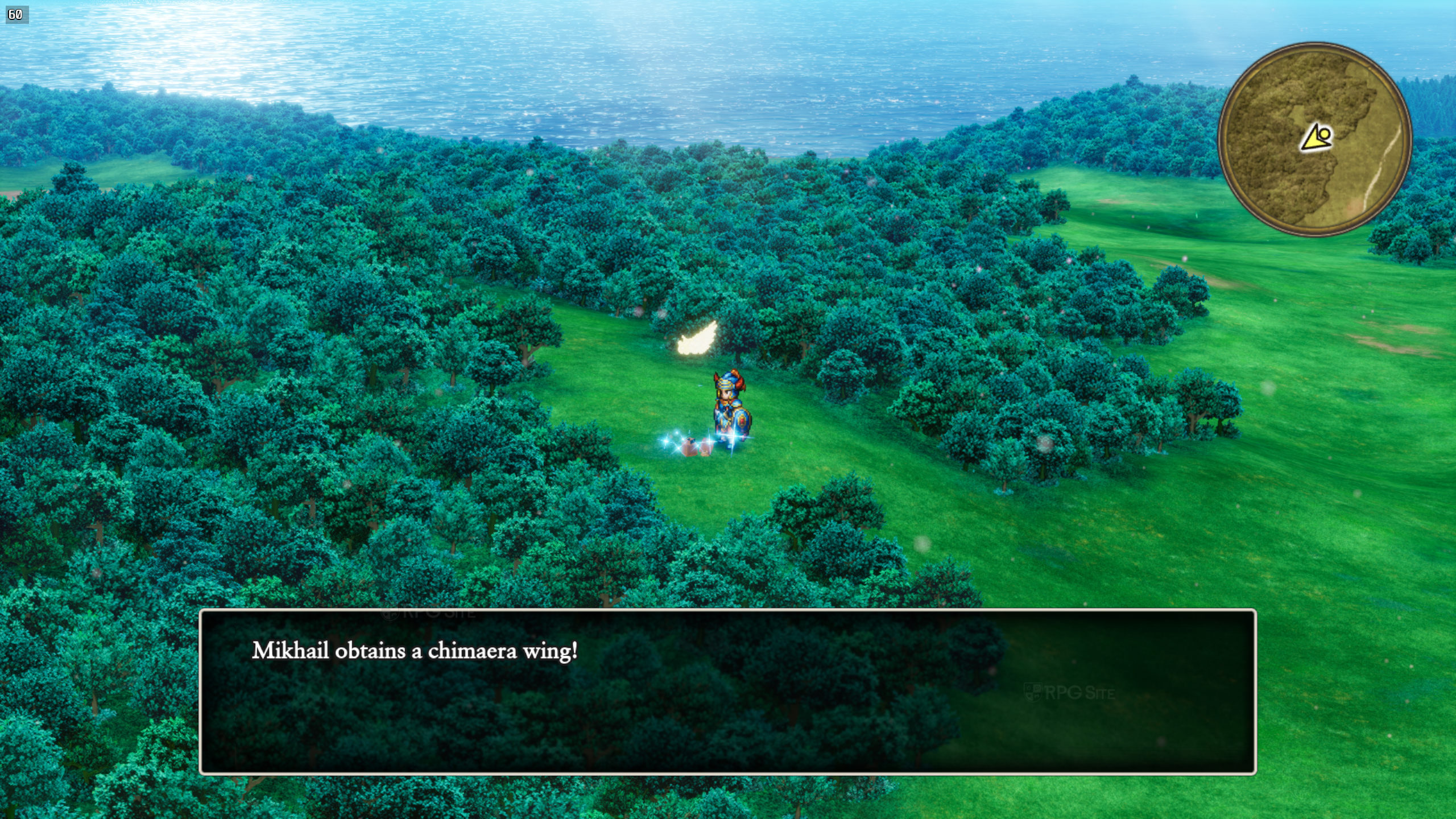Advance the chimaera wing message box
Screen dimensions: 1456x819
[x=727, y=691]
